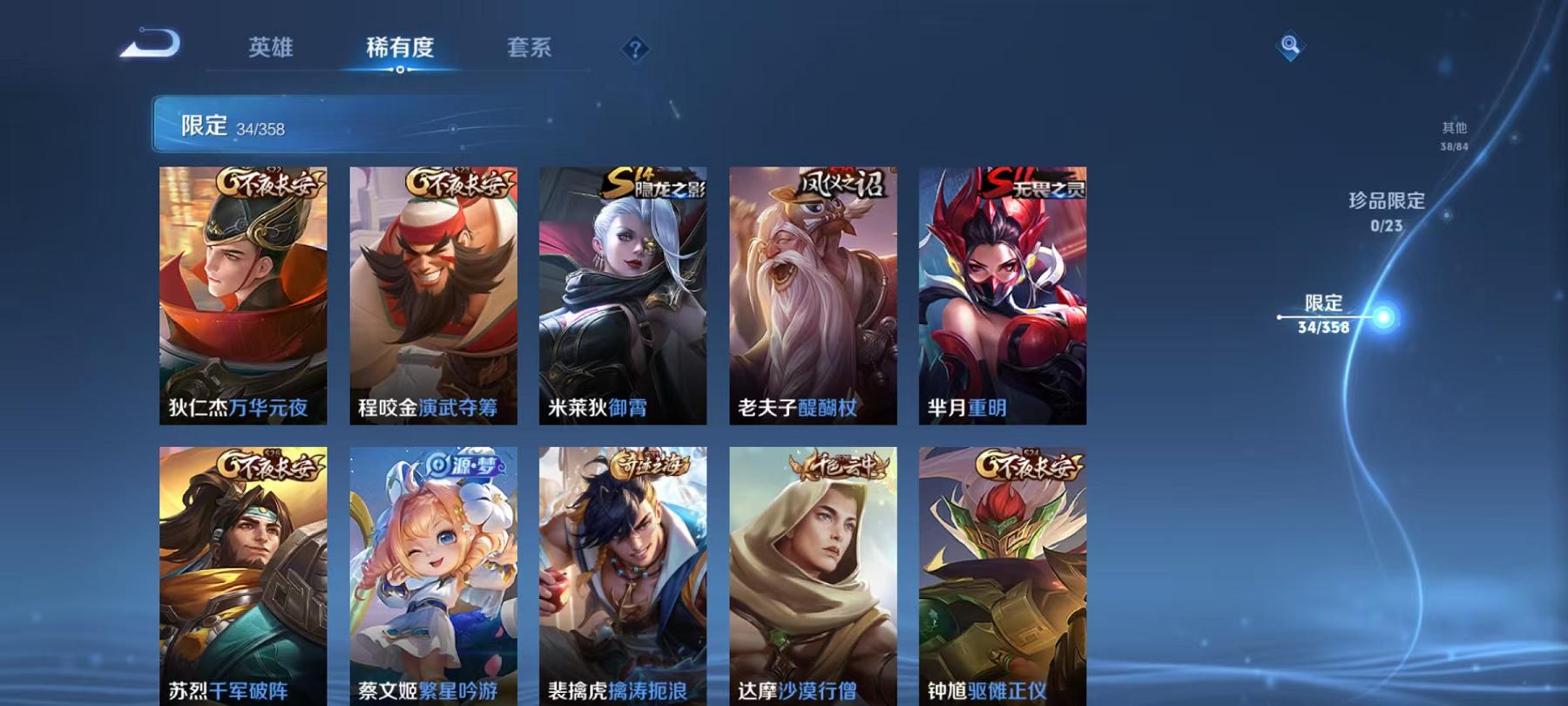Switch to the 套系 tab
The height and width of the screenshot is (706, 1568).
pyautogui.click(x=531, y=50)
